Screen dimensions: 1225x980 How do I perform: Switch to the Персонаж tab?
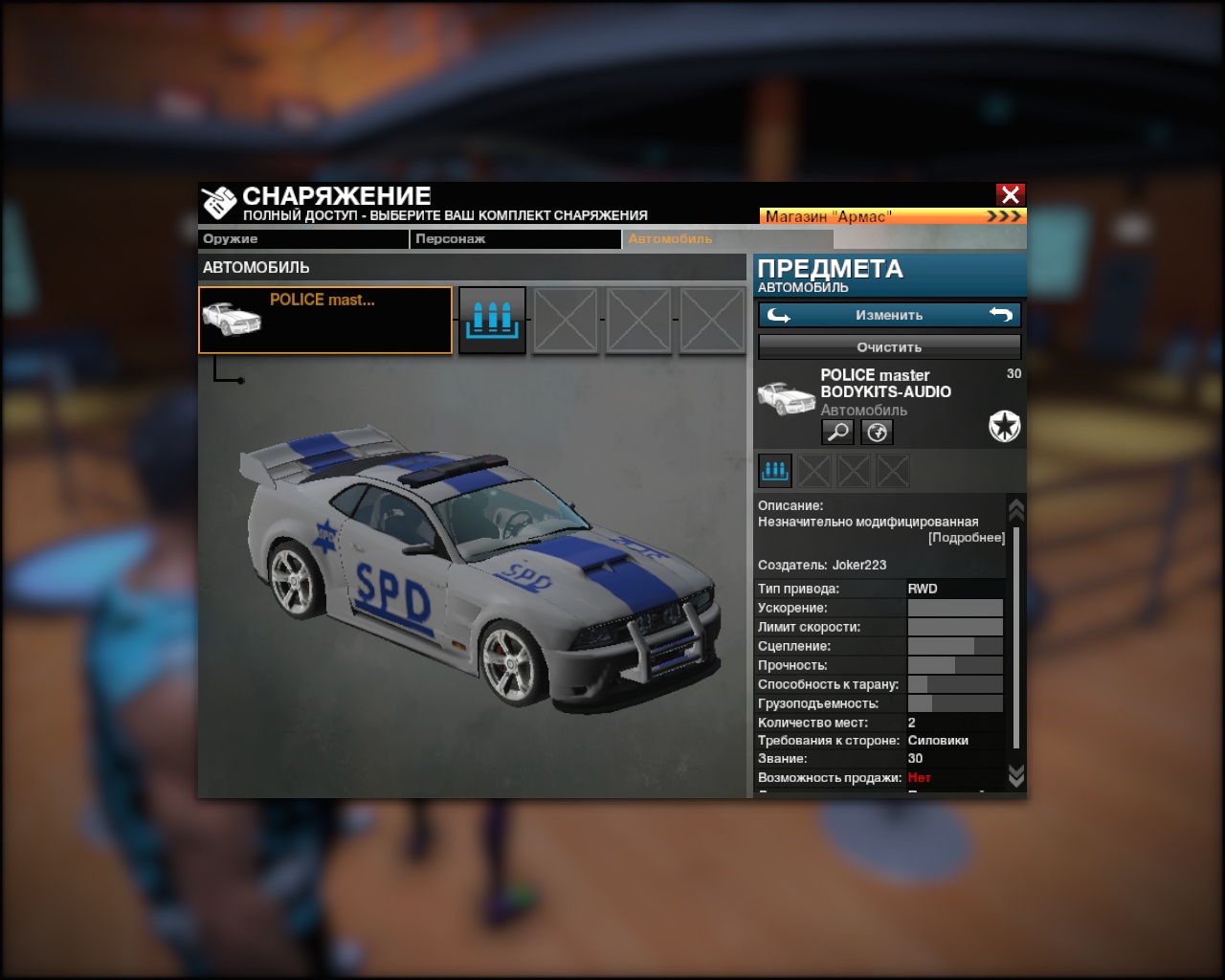(x=515, y=239)
